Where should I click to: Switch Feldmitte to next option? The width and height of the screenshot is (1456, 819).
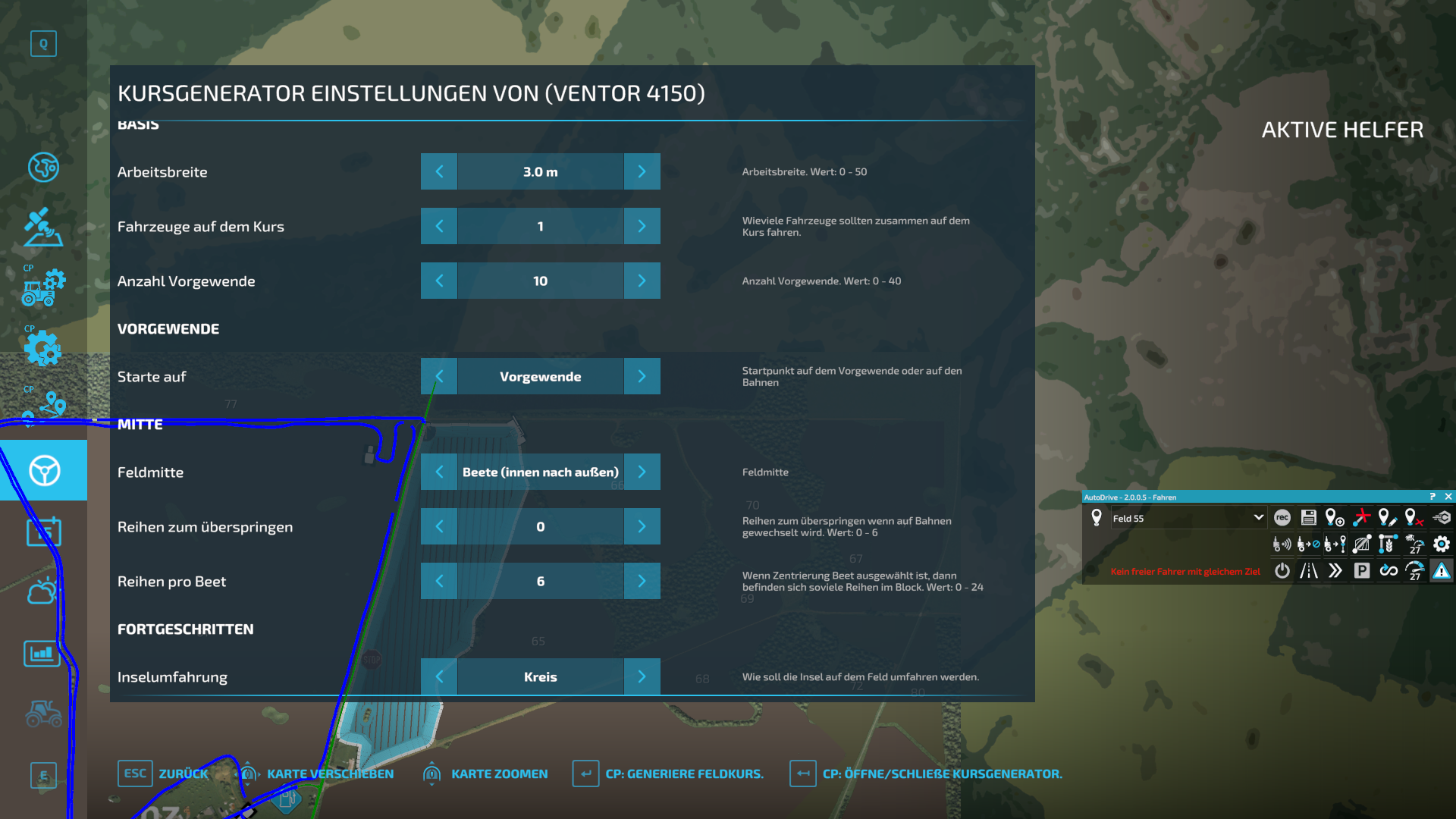point(642,472)
